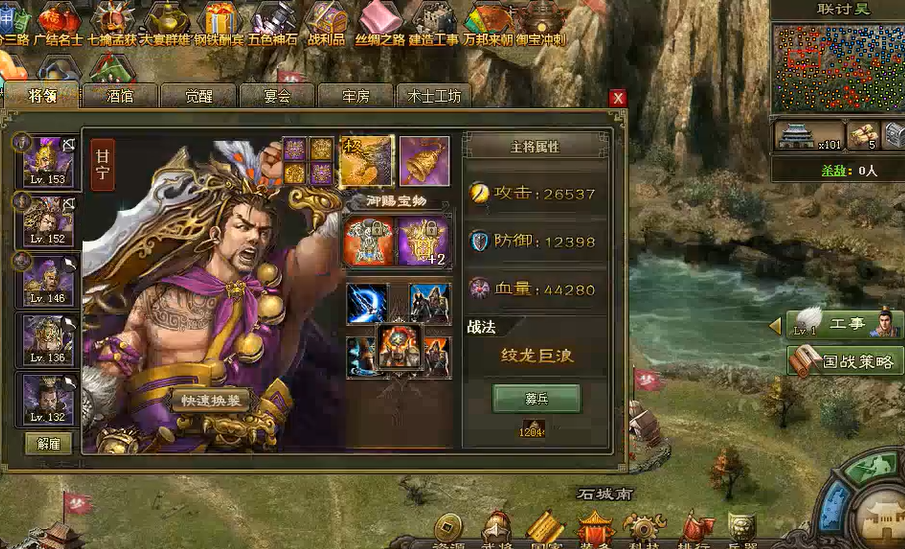This screenshot has width=905, height=549.
Task: Click the 募兵 recruit troops button
Action: click(x=536, y=398)
